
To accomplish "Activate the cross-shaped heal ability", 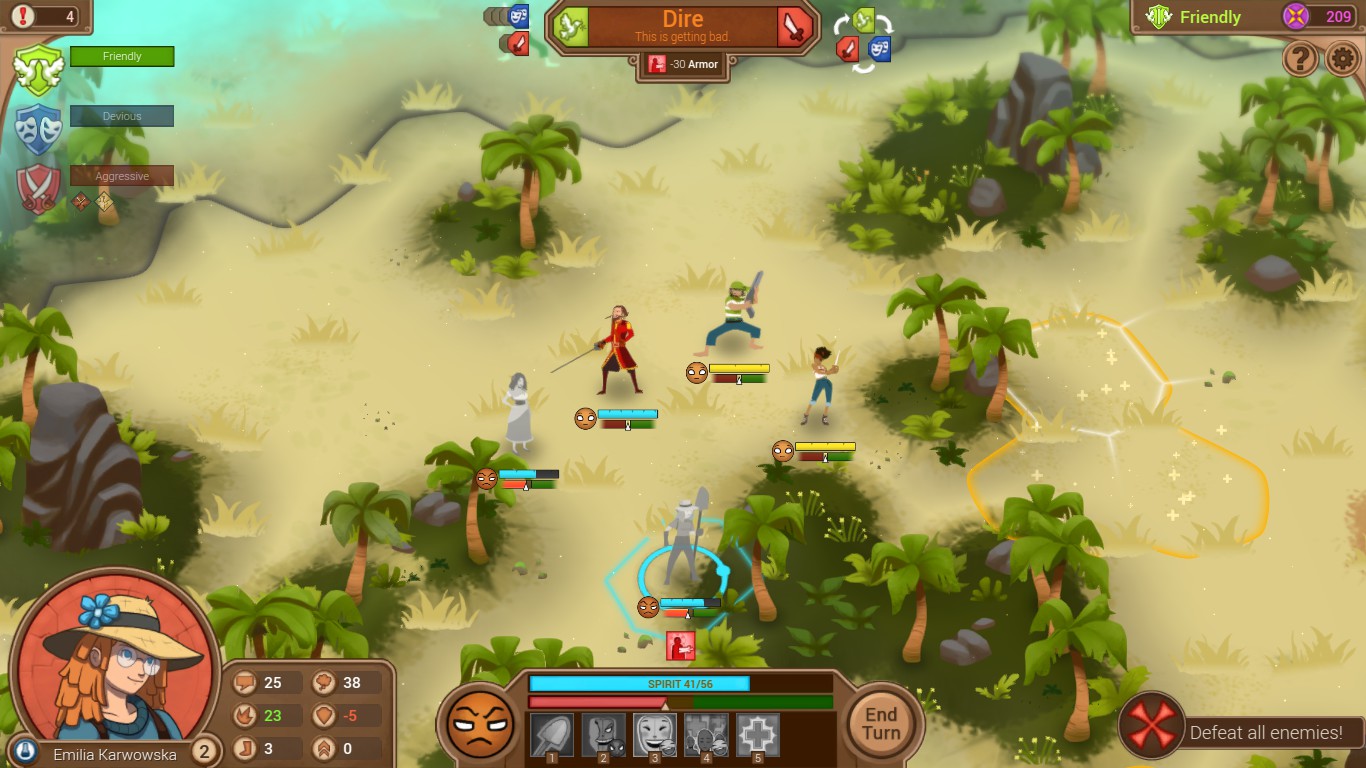I will (758, 735).
